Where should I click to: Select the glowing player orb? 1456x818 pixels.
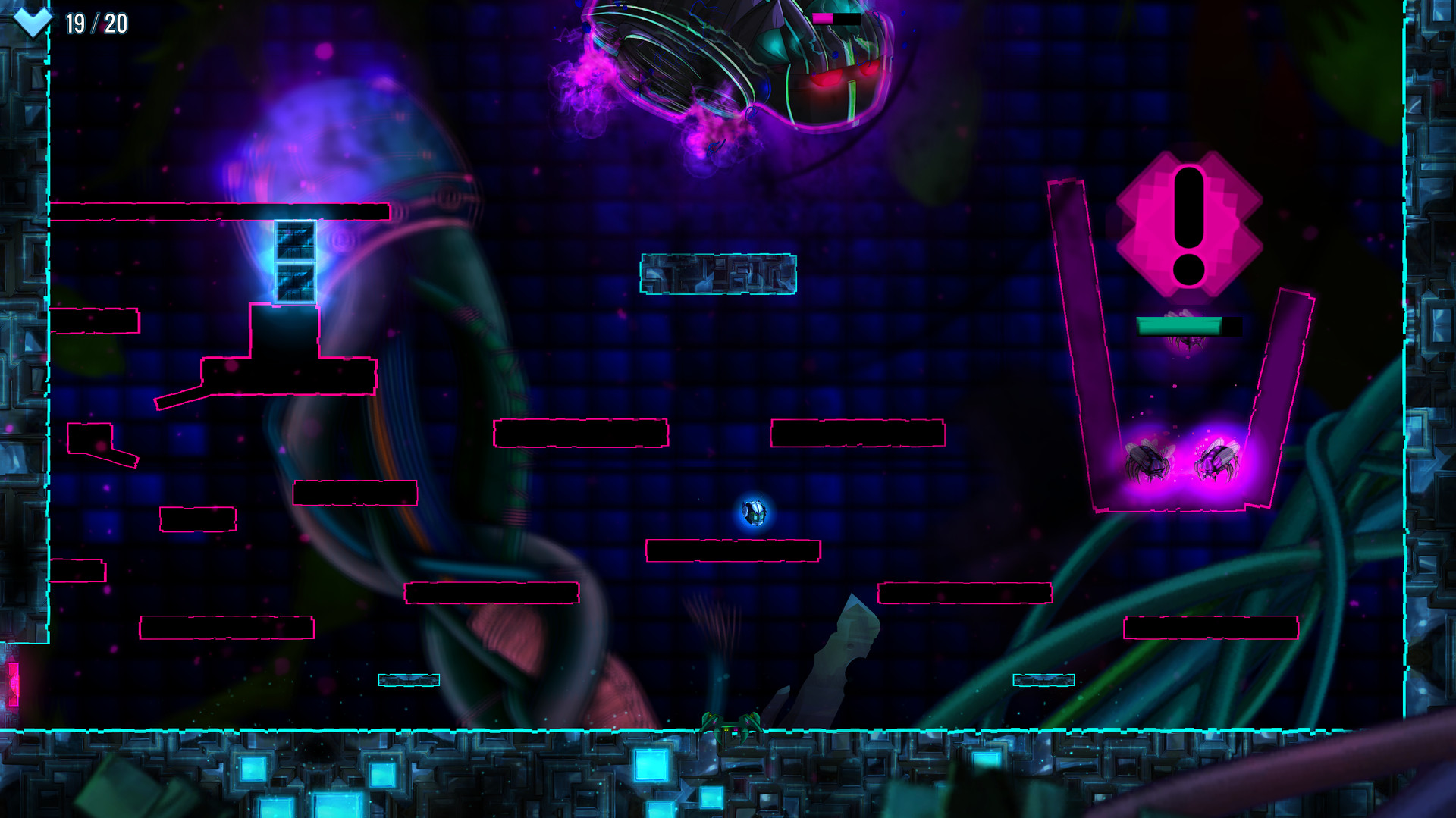[x=755, y=511]
